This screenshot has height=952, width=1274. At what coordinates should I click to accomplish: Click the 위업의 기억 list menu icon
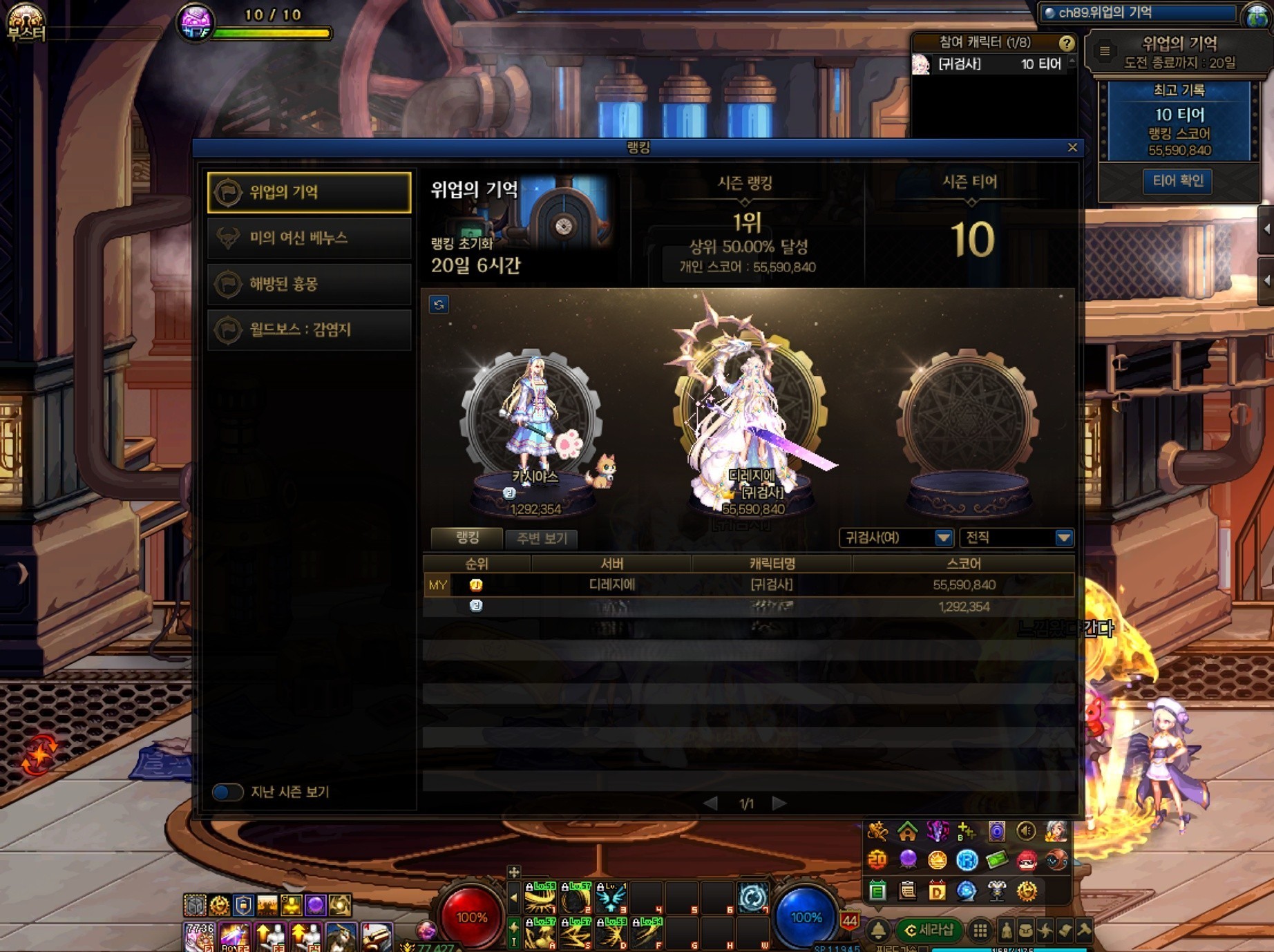1105,51
